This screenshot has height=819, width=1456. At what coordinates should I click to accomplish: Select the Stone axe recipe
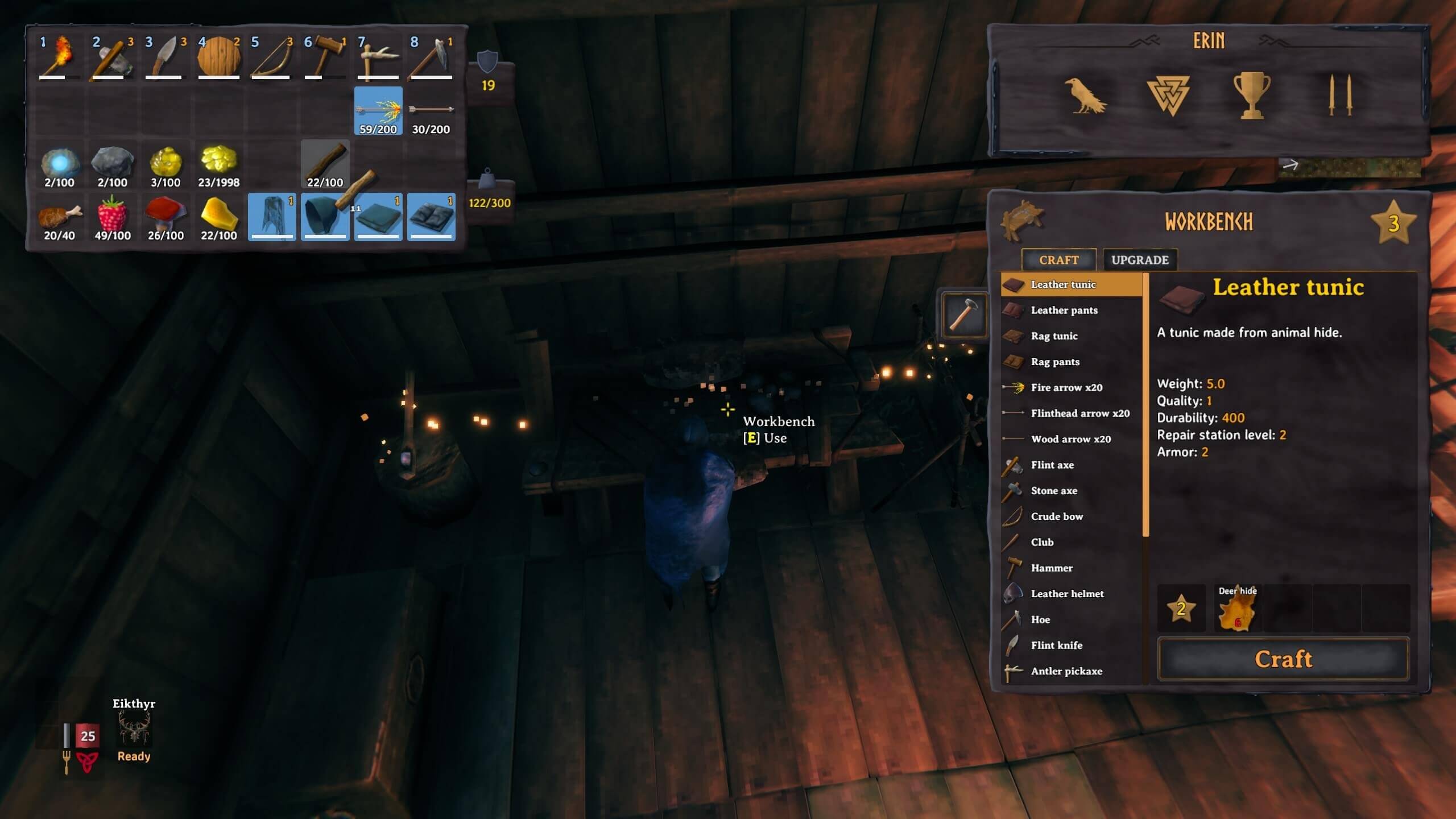(1053, 490)
